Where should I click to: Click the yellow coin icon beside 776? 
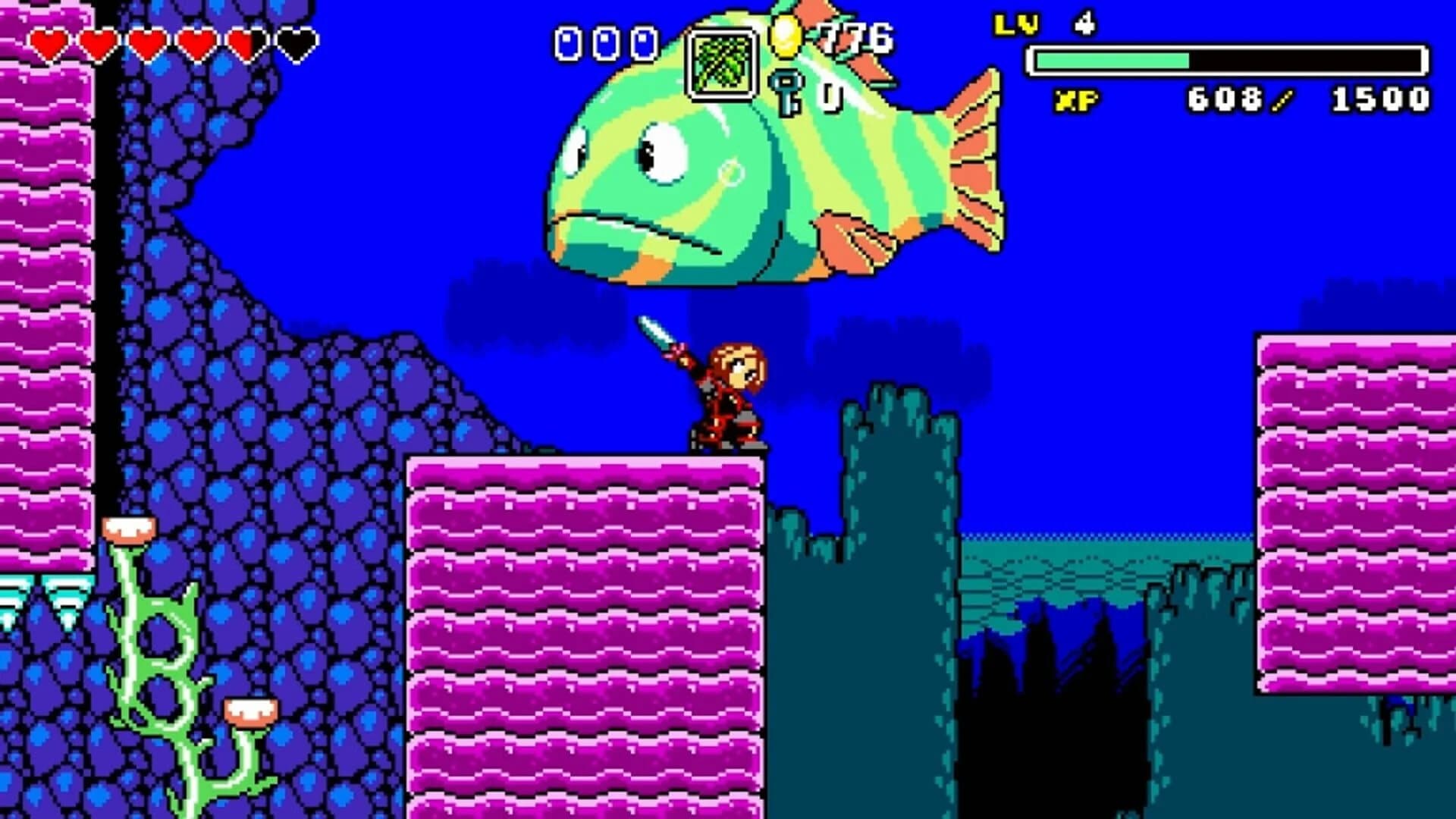pyautogui.click(x=785, y=36)
